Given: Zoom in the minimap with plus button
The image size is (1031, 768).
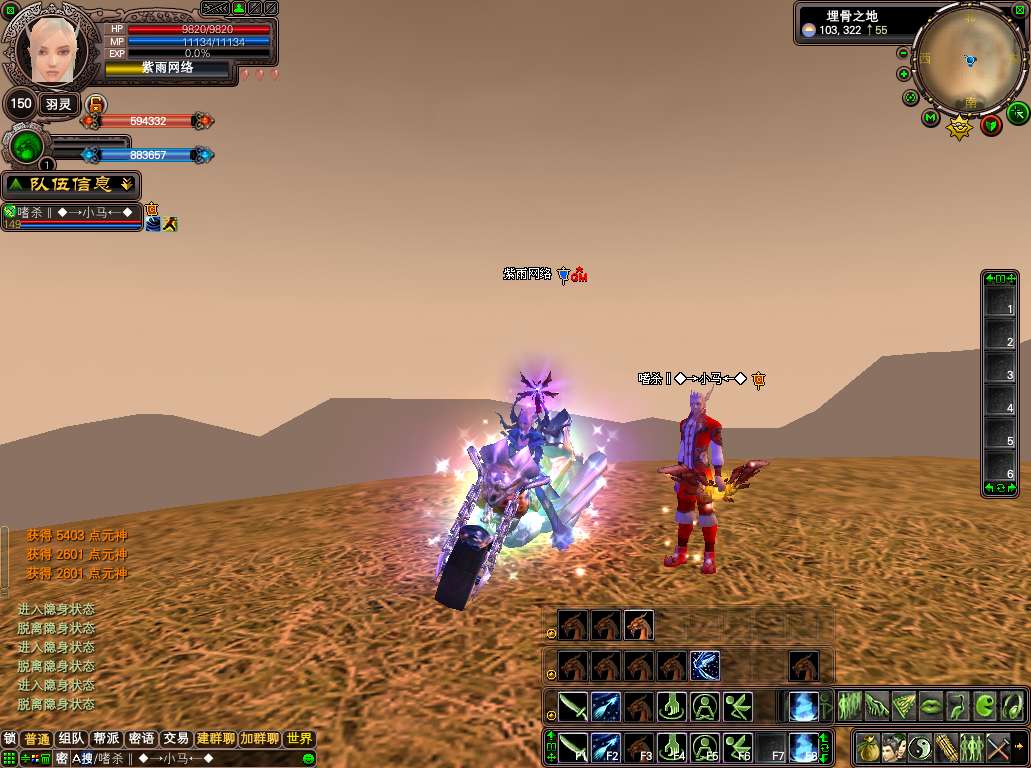Looking at the screenshot, I should [x=904, y=74].
